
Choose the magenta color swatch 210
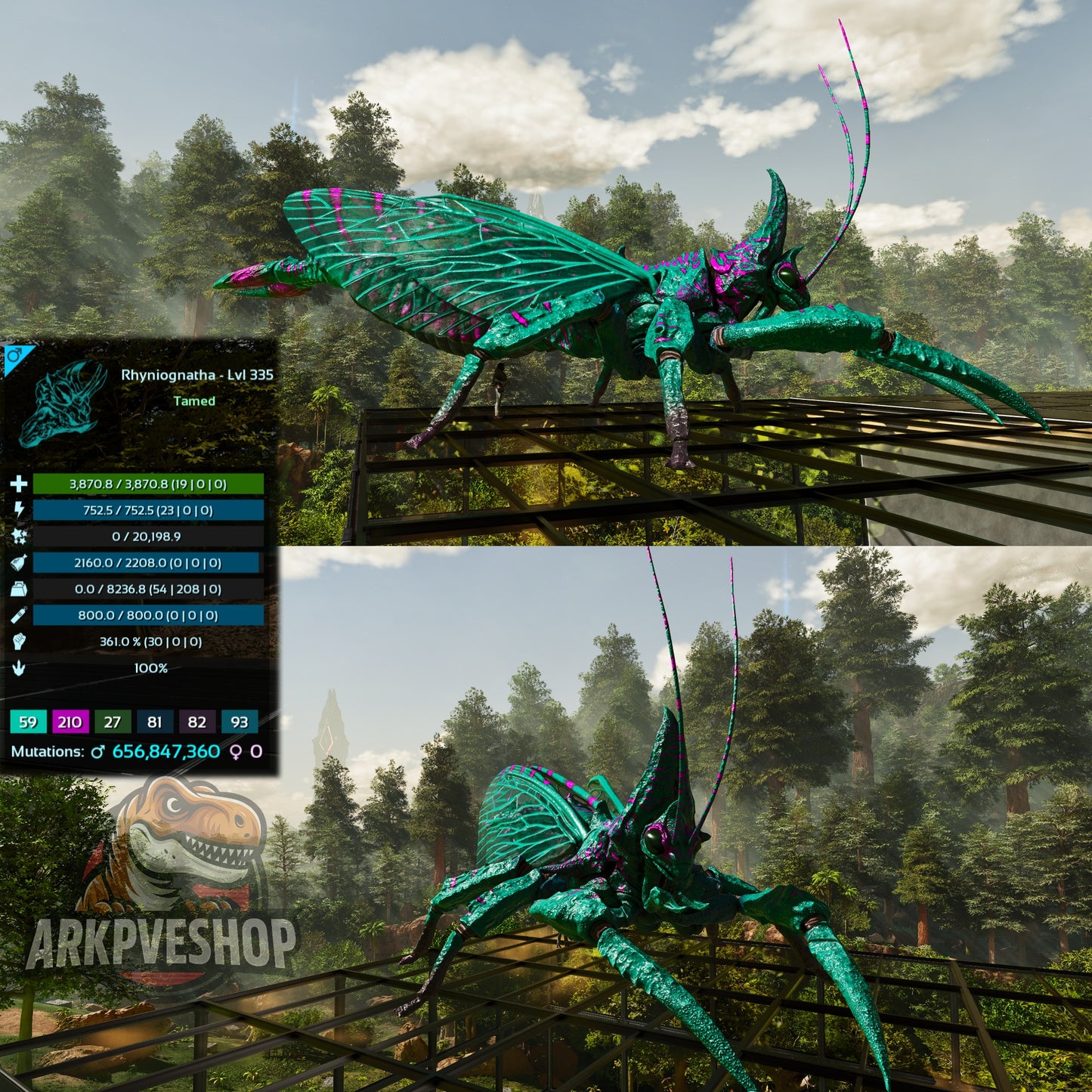point(70,722)
